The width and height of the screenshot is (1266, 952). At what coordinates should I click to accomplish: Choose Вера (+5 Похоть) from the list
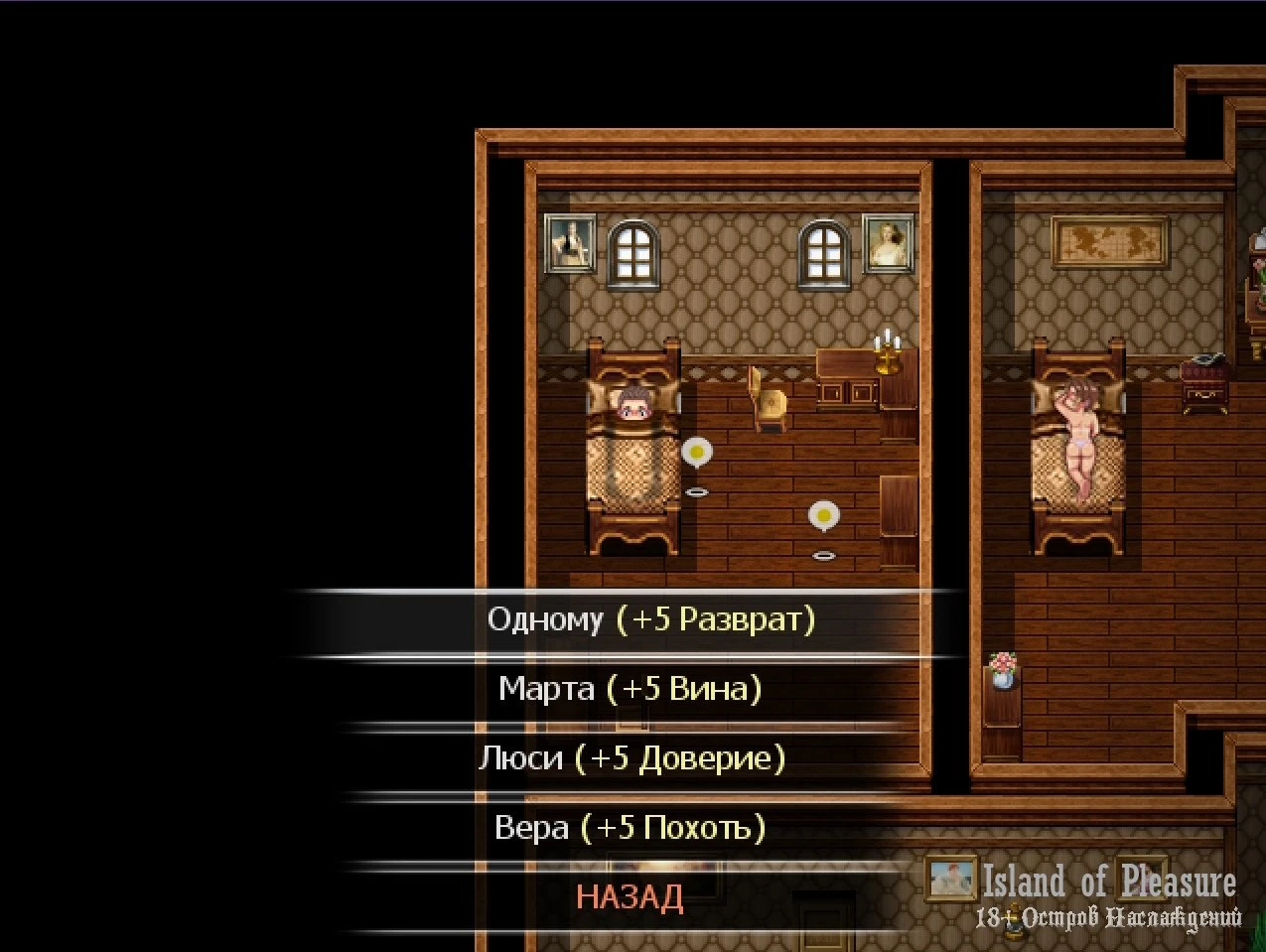pyautogui.click(x=630, y=828)
